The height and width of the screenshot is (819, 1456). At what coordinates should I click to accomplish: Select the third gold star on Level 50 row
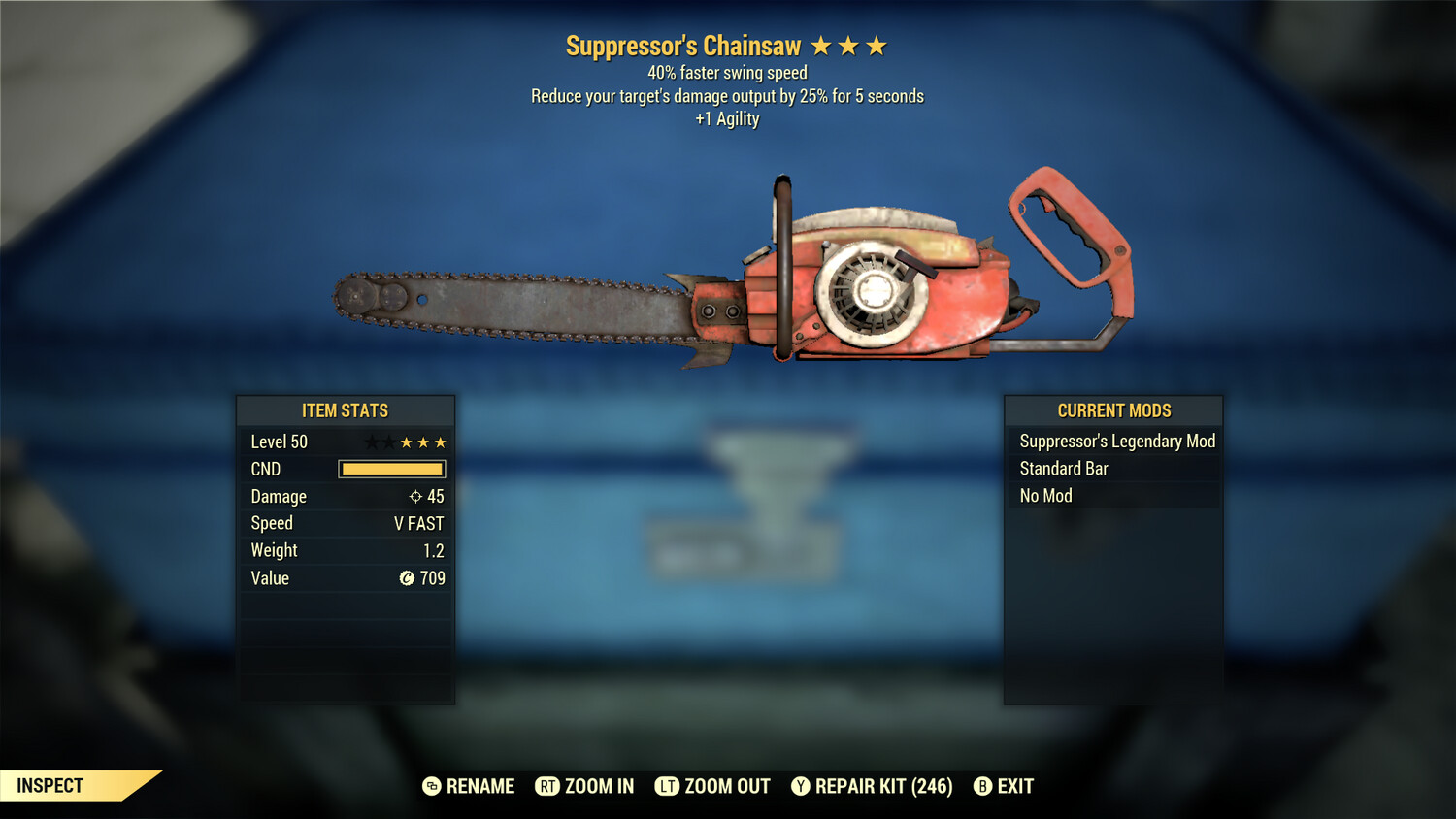(x=441, y=442)
